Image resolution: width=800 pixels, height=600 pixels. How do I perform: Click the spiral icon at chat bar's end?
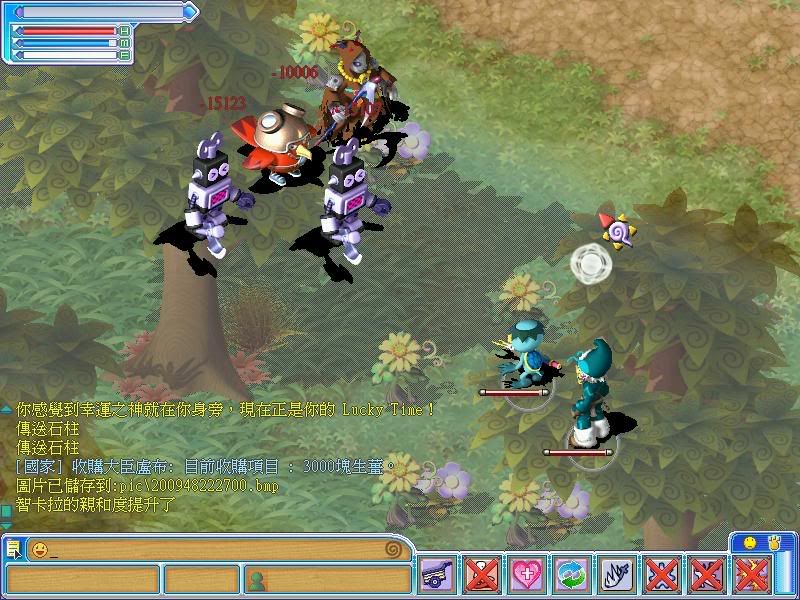tap(394, 549)
